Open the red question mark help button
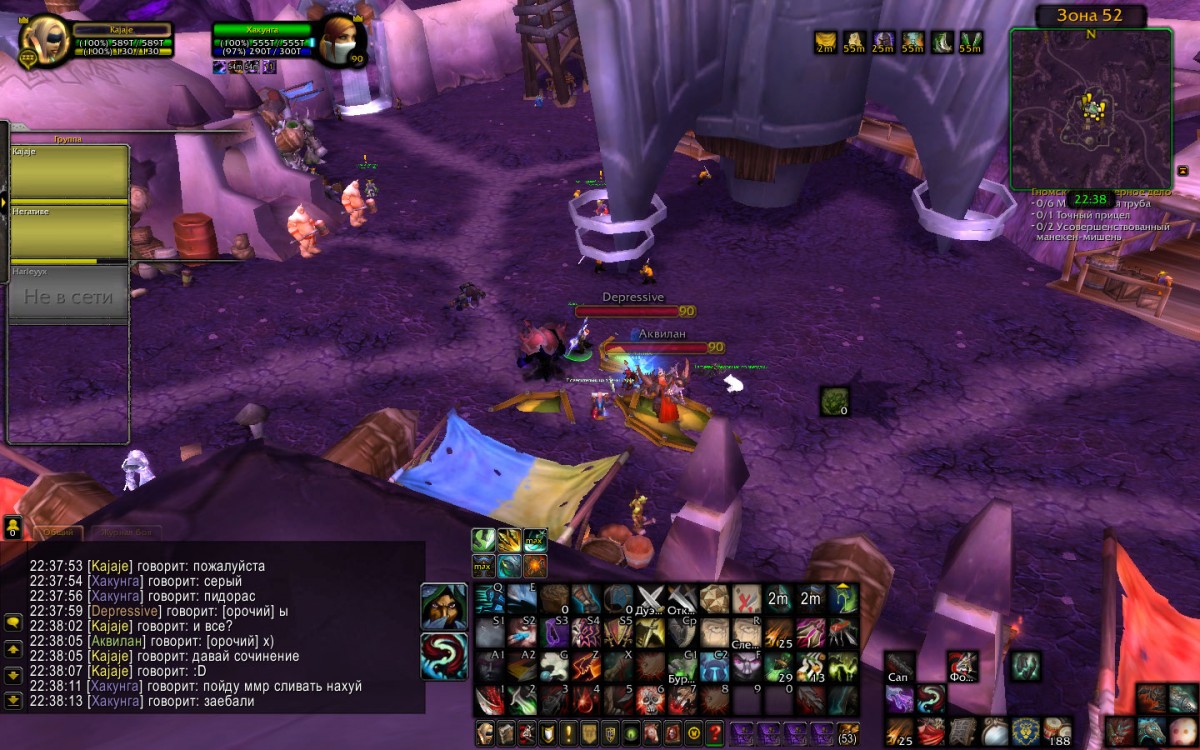The height and width of the screenshot is (750, 1200). click(x=714, y=732)
